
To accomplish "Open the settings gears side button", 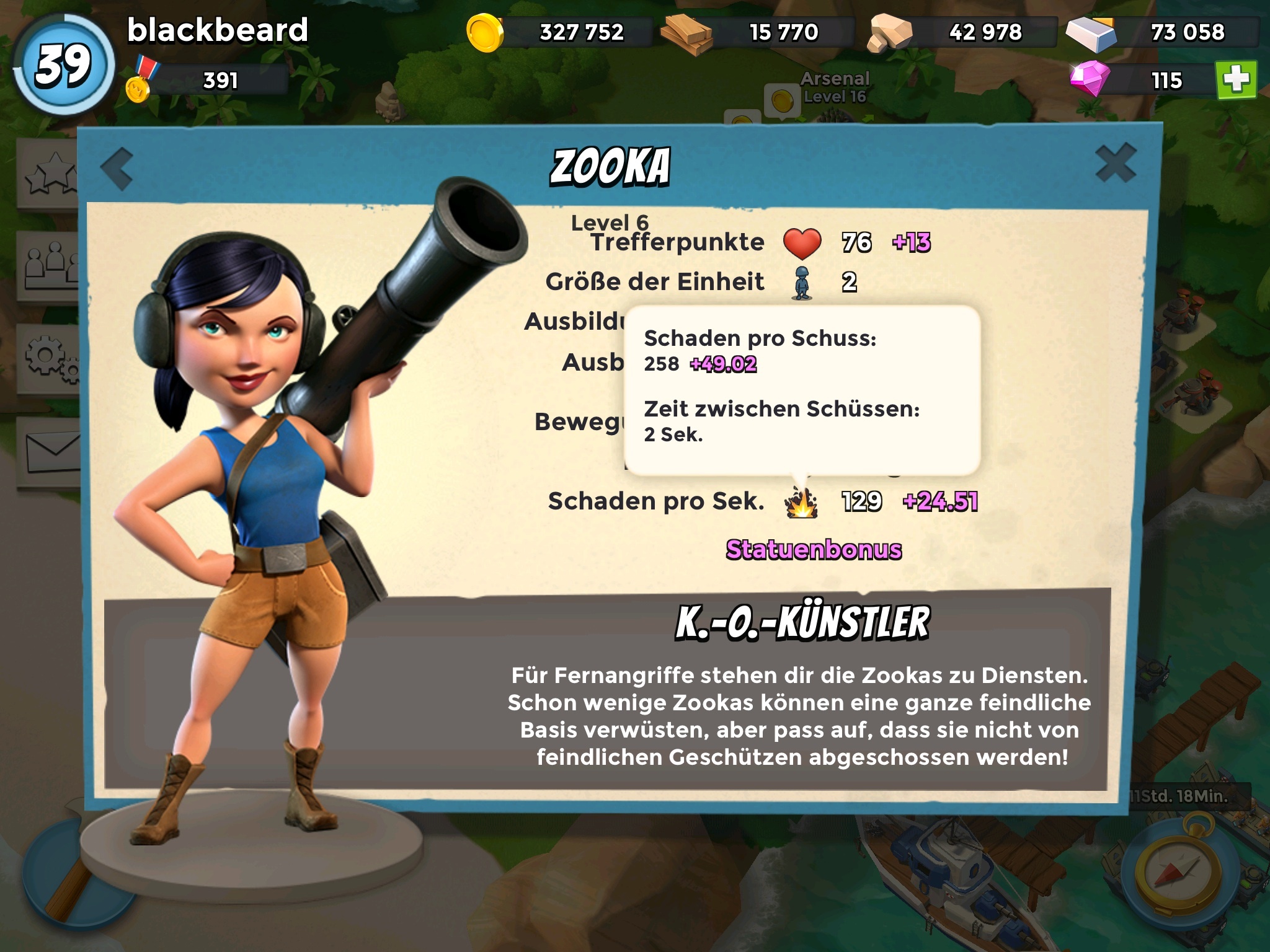I will tap(50, 358).
